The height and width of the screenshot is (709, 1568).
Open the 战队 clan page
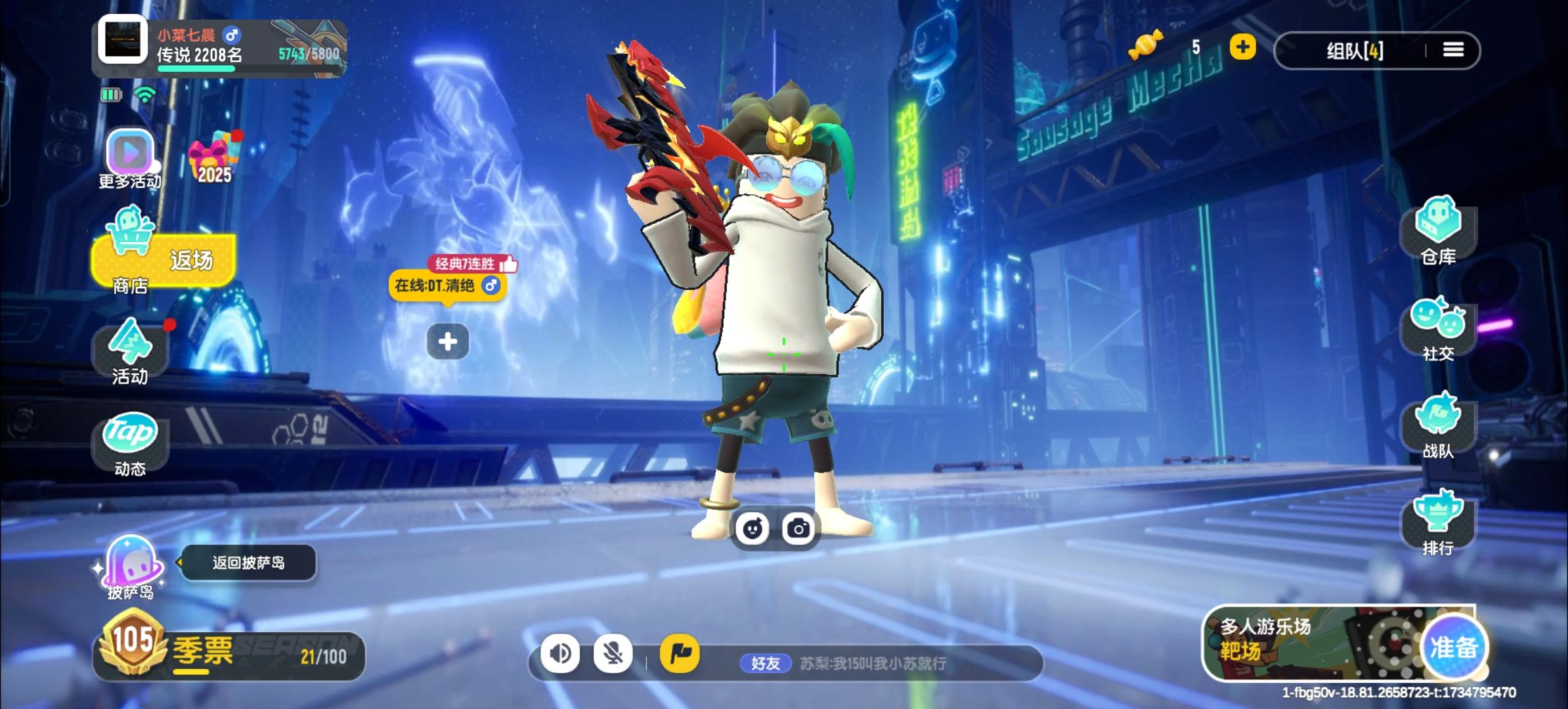1438,424
